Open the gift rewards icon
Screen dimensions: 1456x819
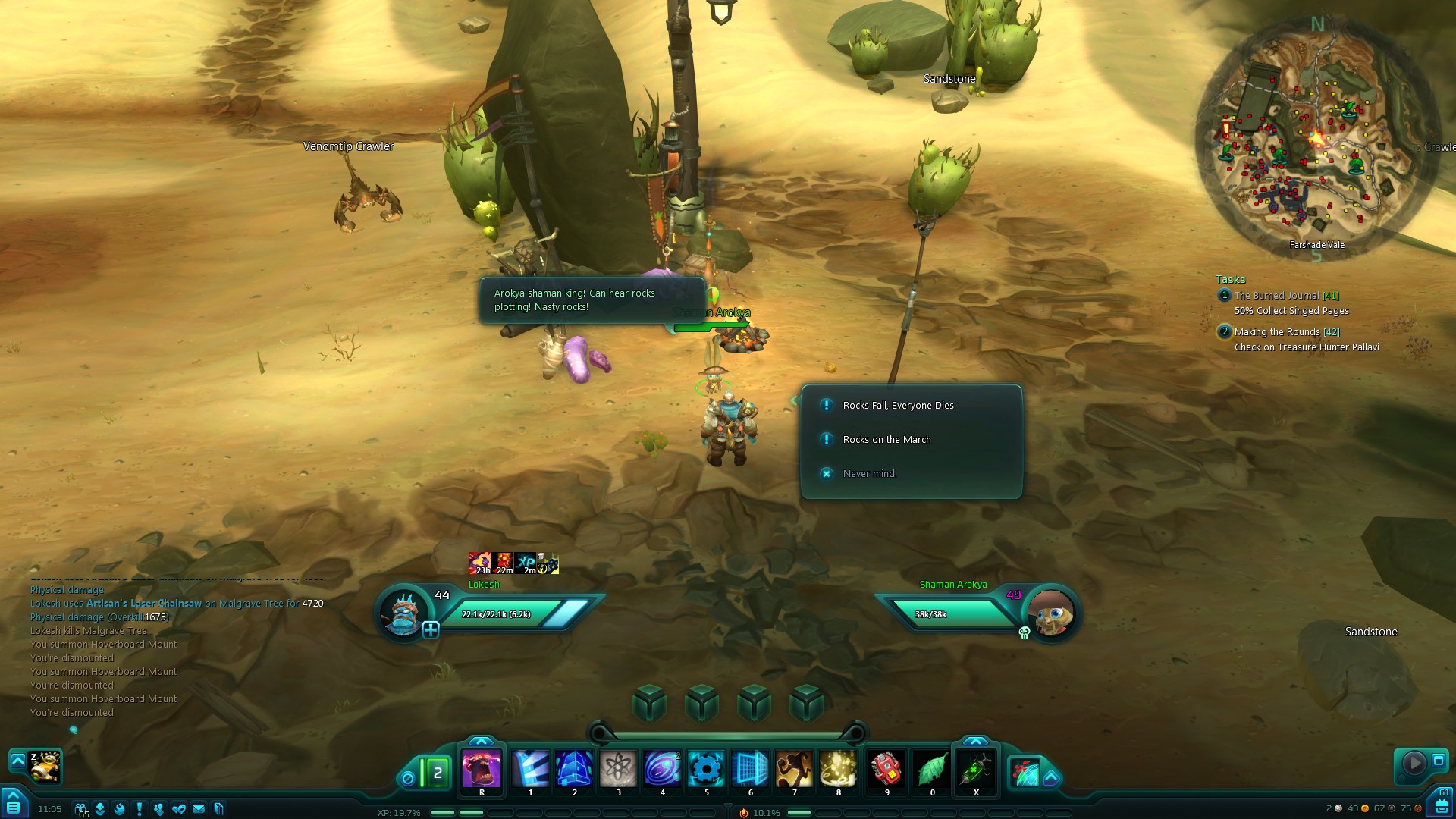pyautogui.click(x=80, y=809)
